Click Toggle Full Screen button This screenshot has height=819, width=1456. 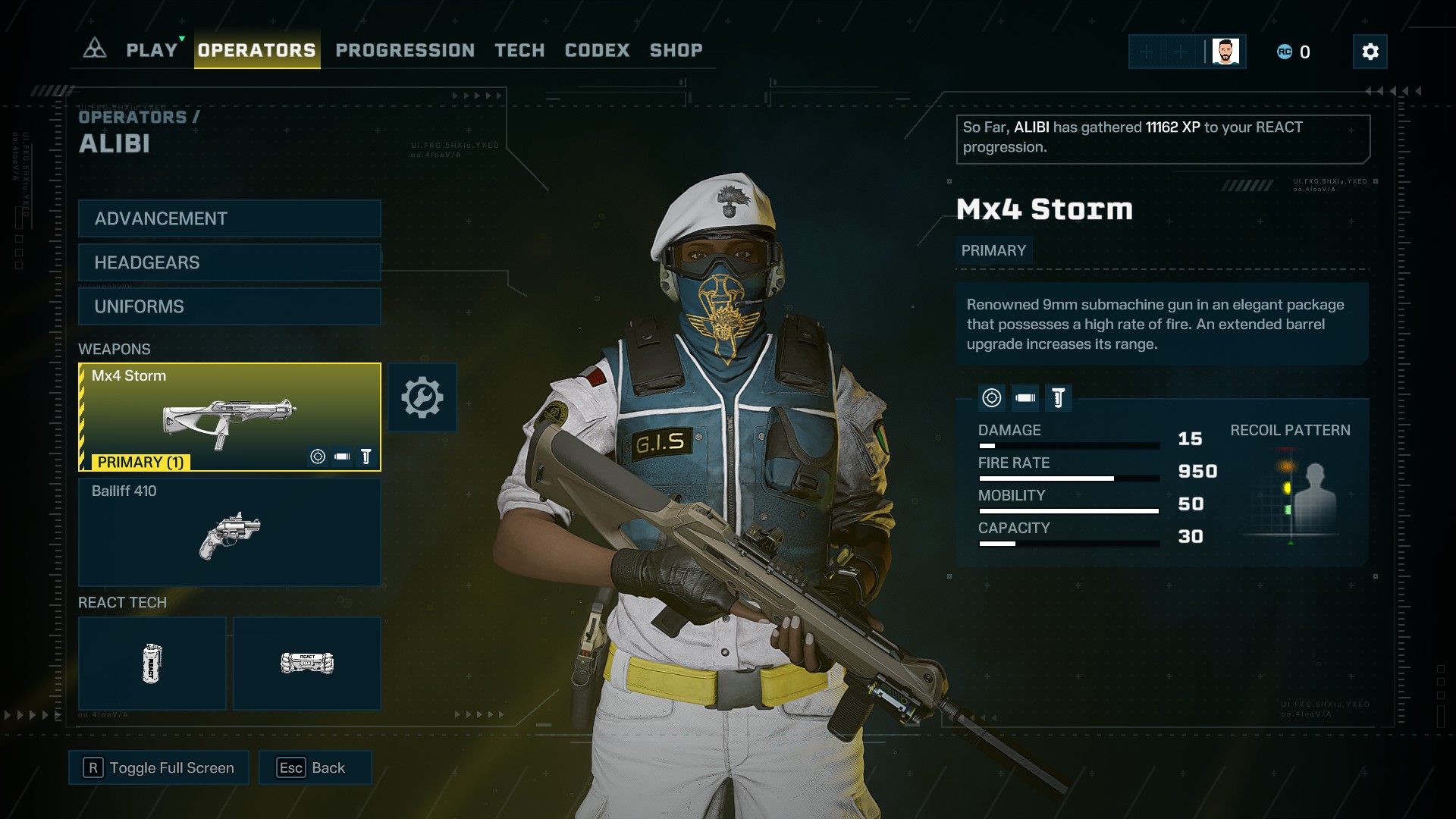click(x=158, y=767)
